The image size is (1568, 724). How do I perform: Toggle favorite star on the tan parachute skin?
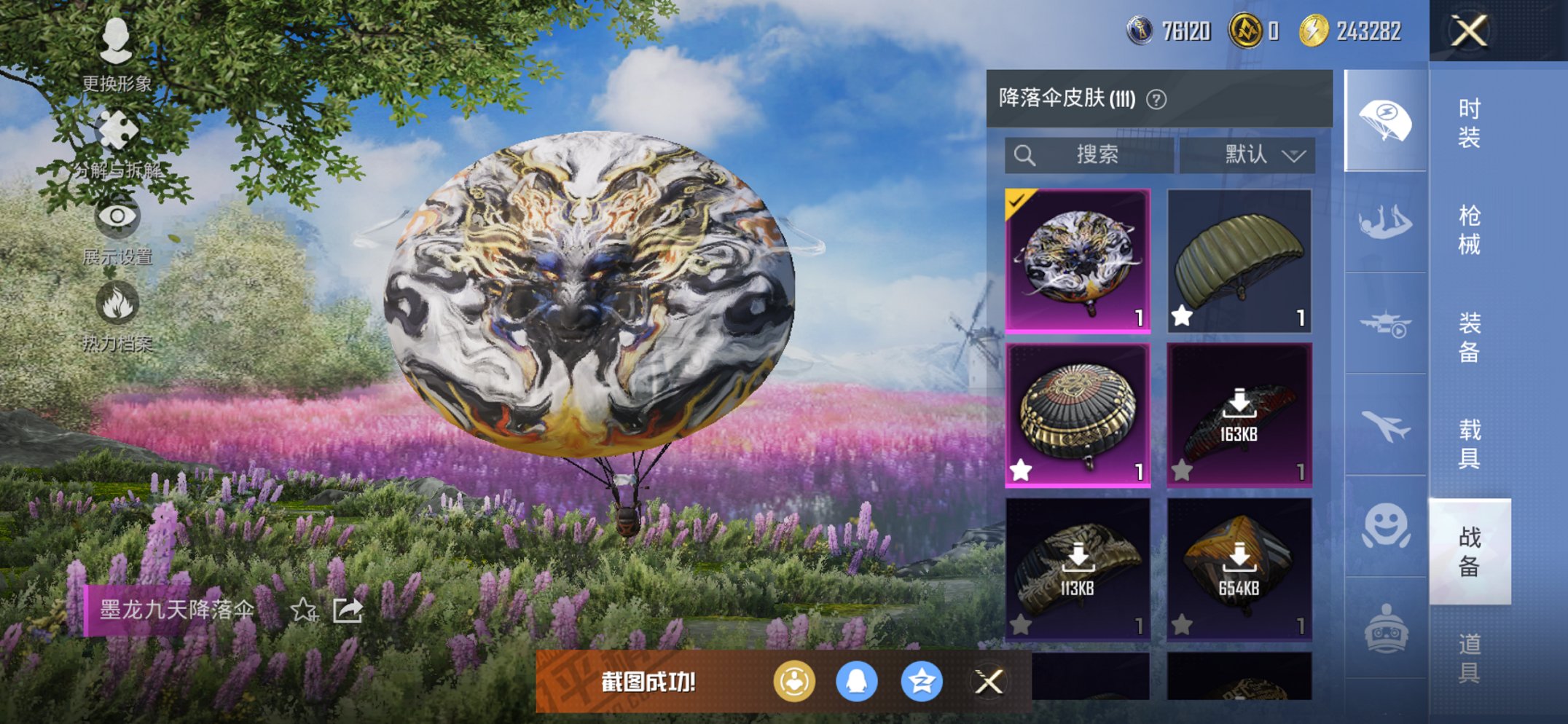pyautogui.click(x=1183, y=317)
